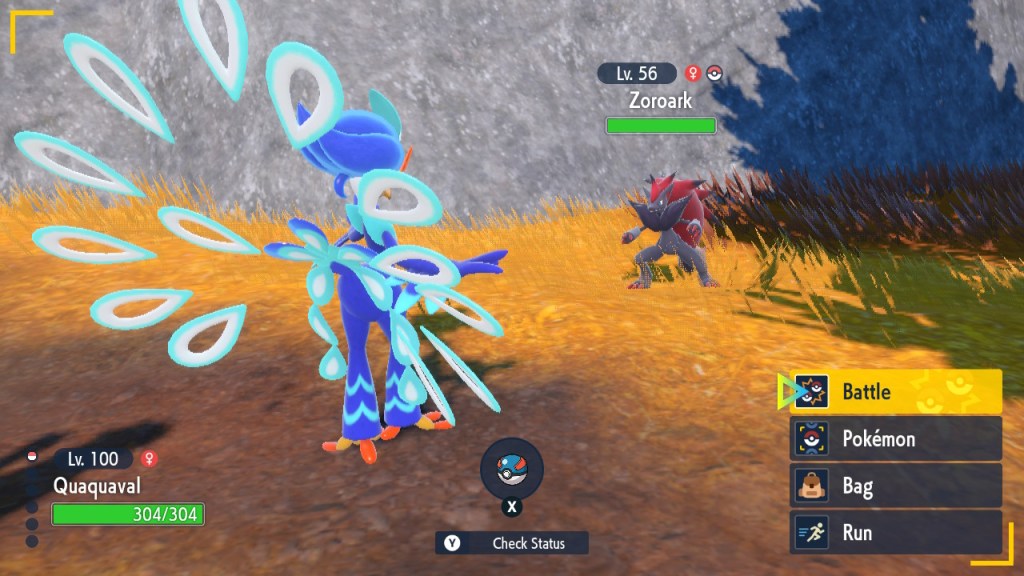Open the Check Status panel
Image resolution: width=1024 pixels, height=576 pixels.
click(512, 543)
